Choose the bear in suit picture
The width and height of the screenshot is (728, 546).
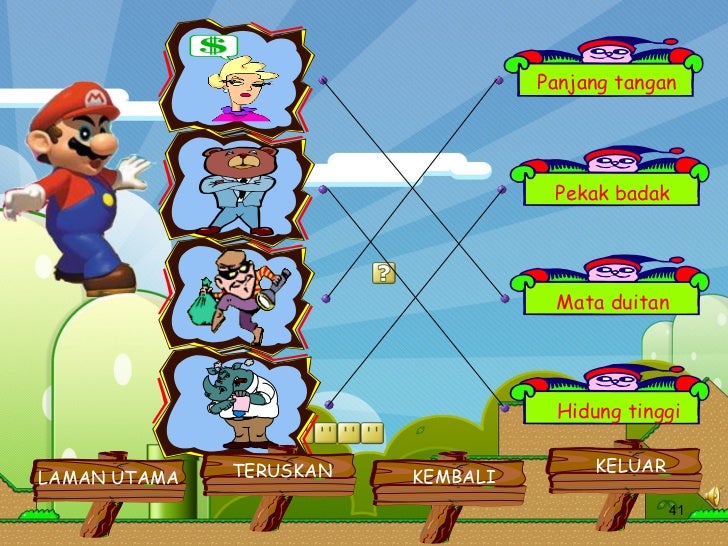pos(236,187)
